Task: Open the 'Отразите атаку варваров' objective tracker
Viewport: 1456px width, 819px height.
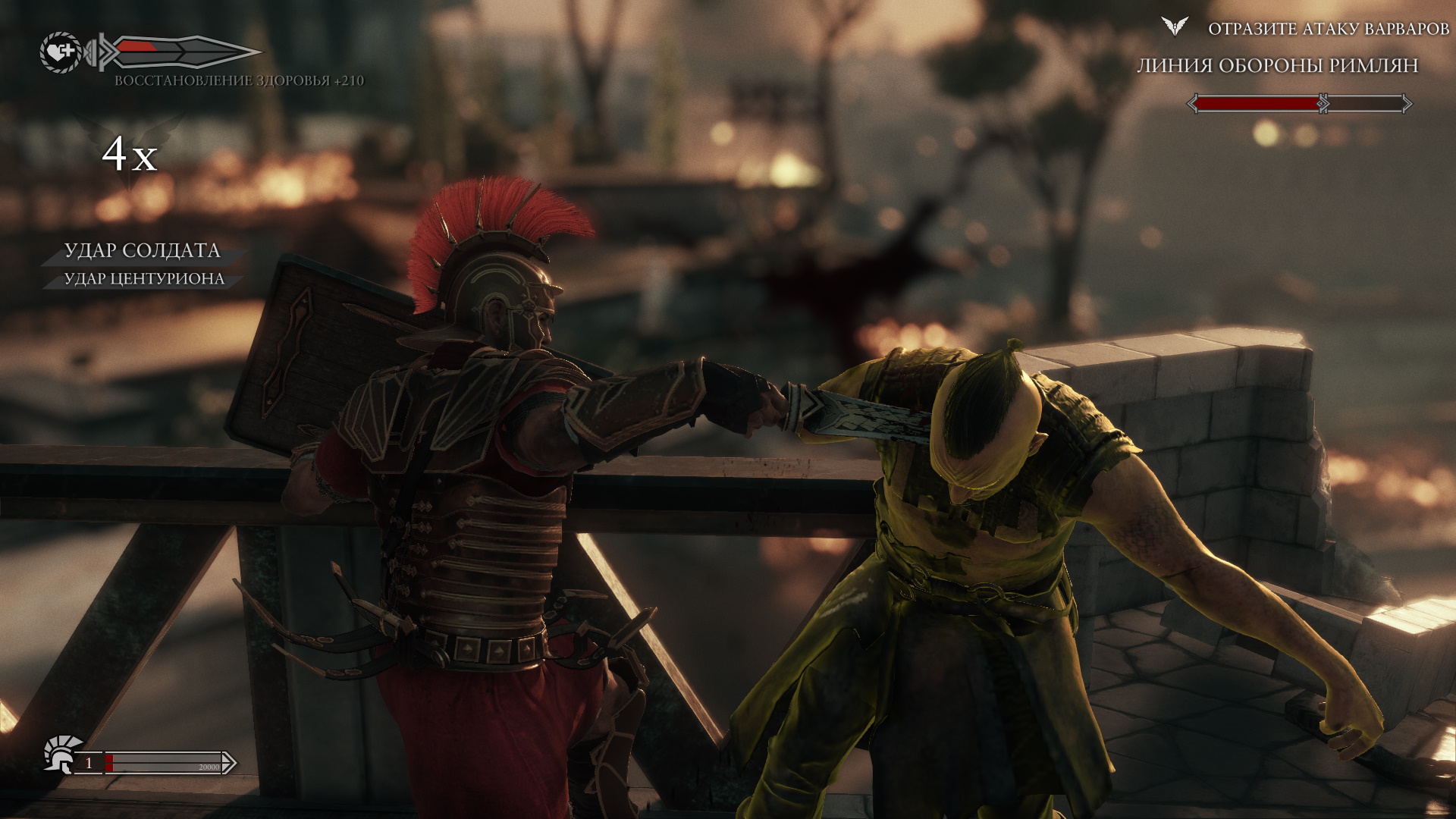Action: point(1328,29)
